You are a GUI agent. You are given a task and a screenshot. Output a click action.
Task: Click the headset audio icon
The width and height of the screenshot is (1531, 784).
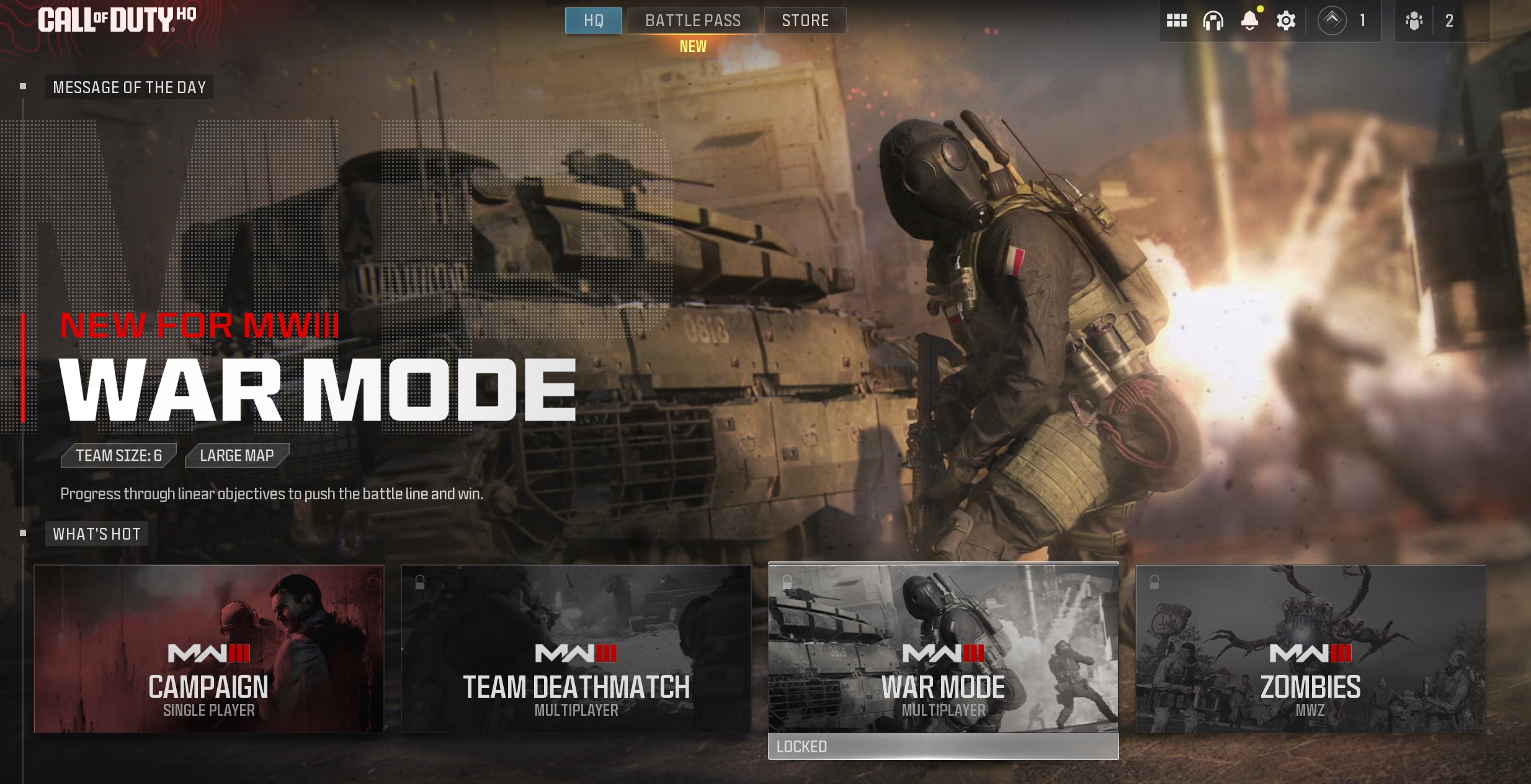click(1212, 20)
